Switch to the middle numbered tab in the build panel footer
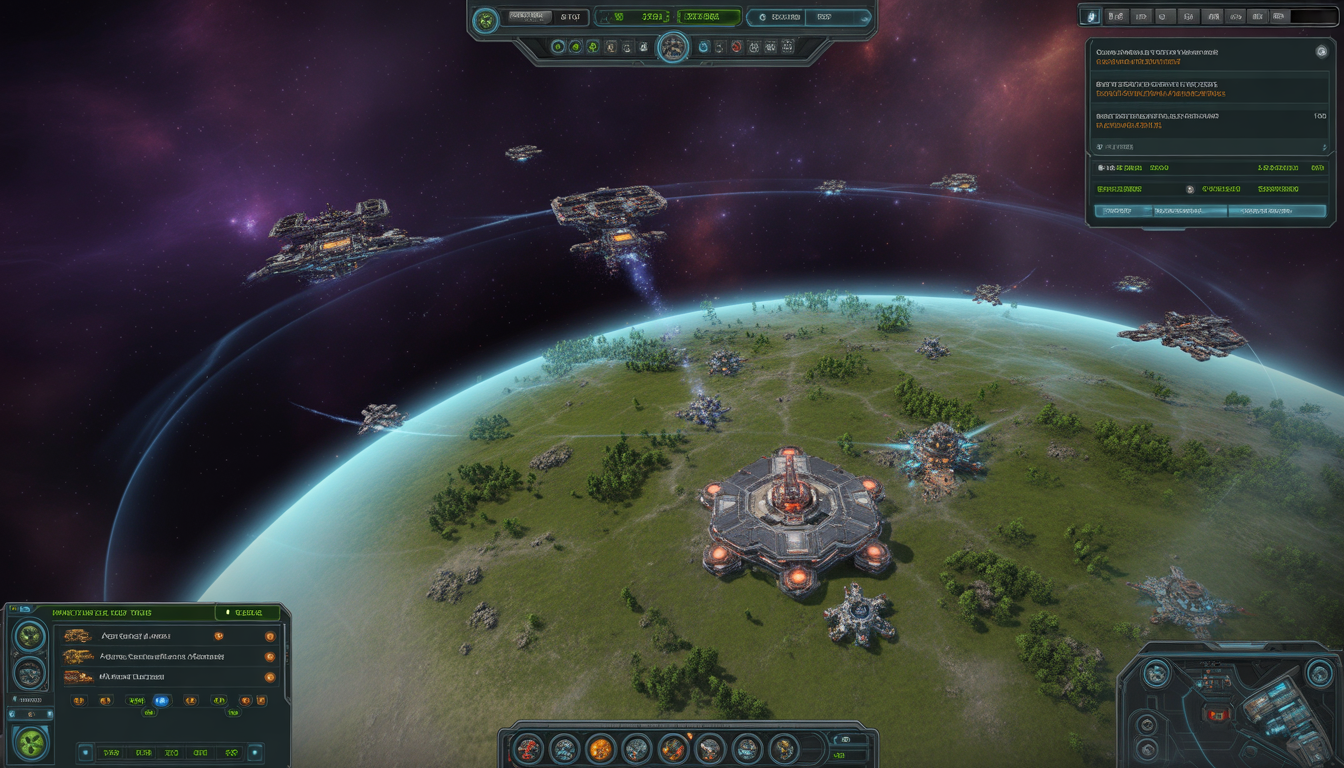 point(171,752)
